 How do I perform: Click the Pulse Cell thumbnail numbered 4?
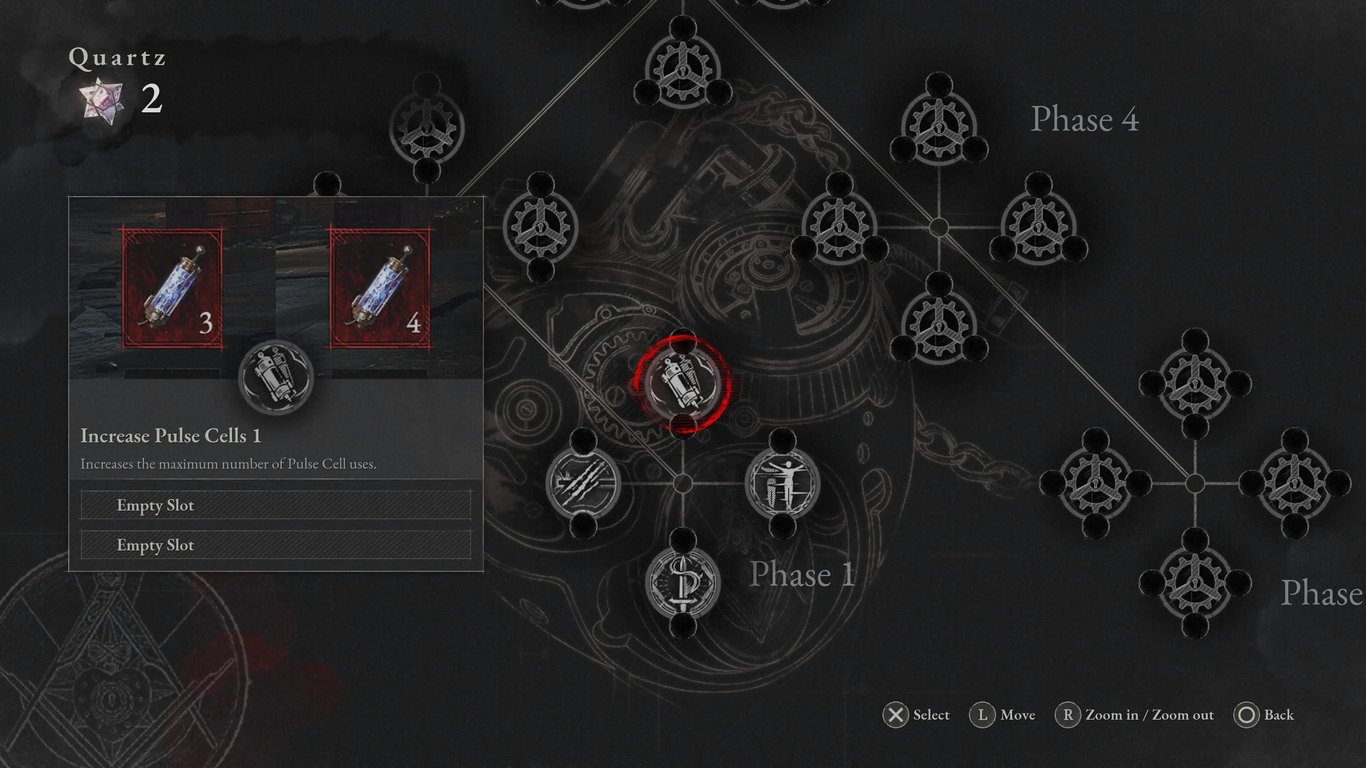click(380, 285)
